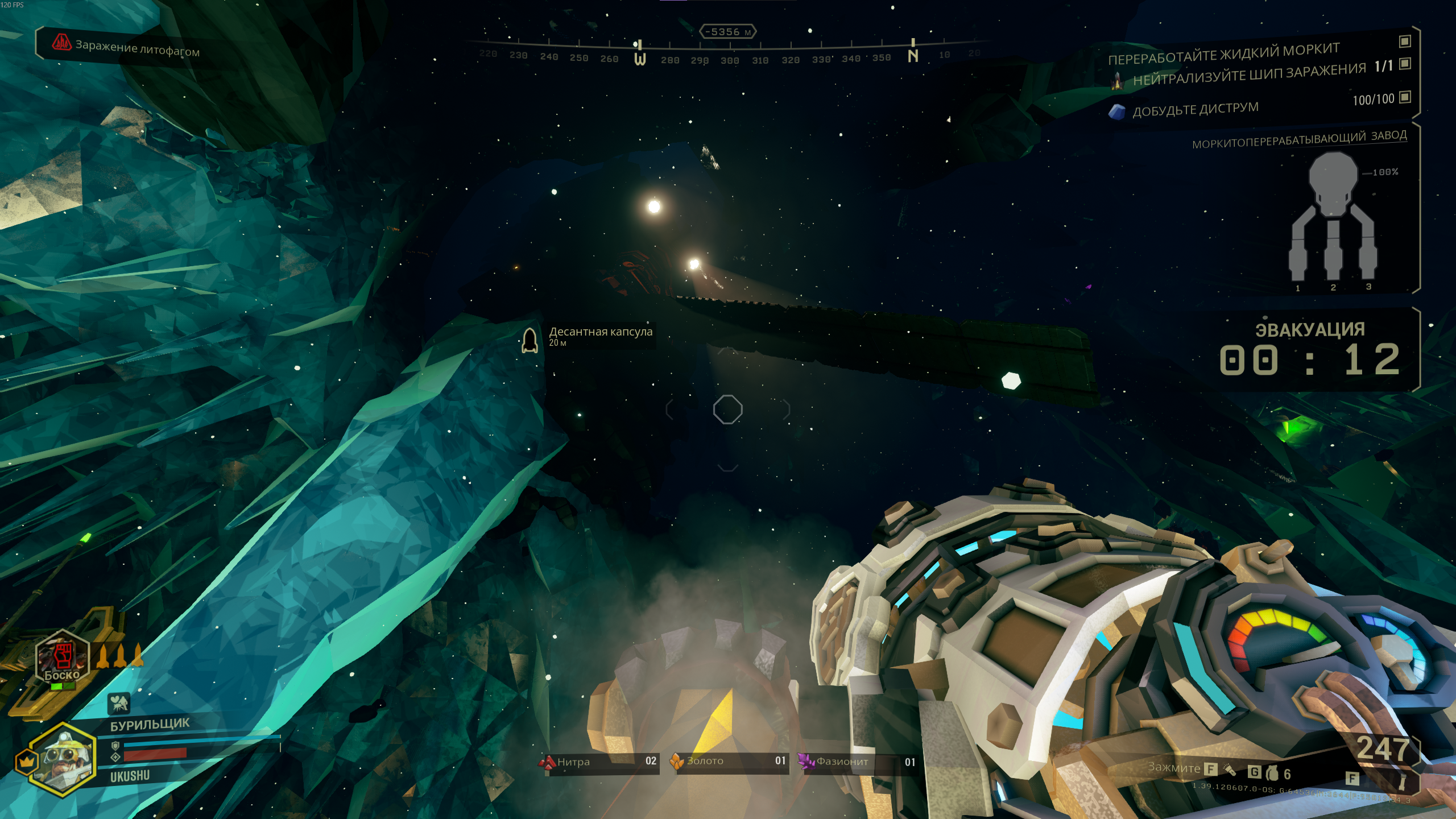The height and width of the screenshot is (819, 1456).
Task: Click the Nitra resource counter slot
Action: pyautogui.click(x=600, y=762)
